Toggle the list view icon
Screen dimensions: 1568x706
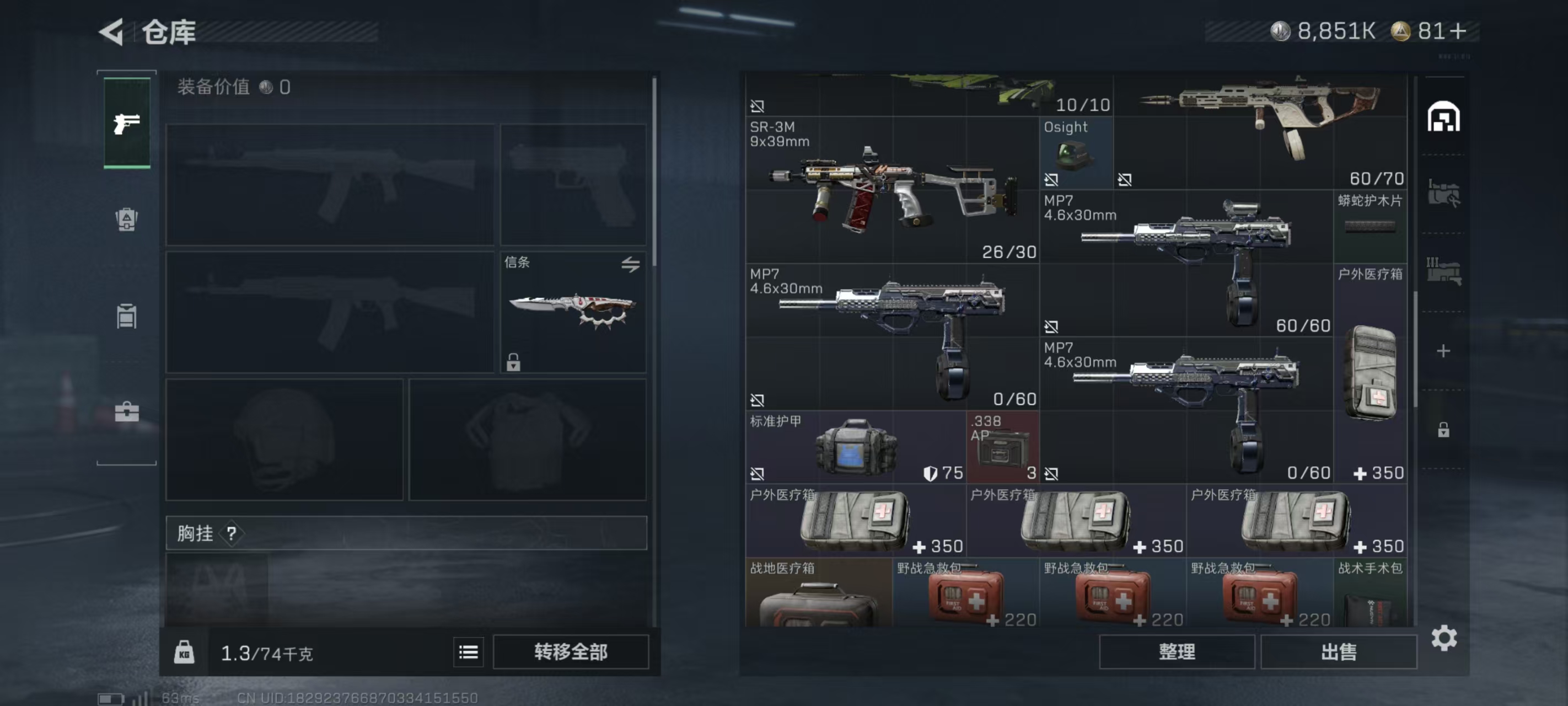pos(468,652)
